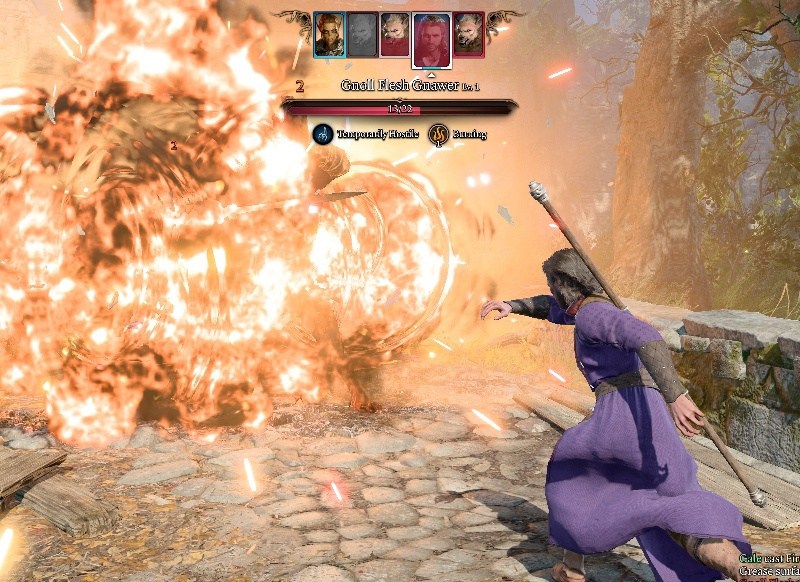Inspect the Temporarily Hostile status icon

pyautogui.click(x=323, y=134)
